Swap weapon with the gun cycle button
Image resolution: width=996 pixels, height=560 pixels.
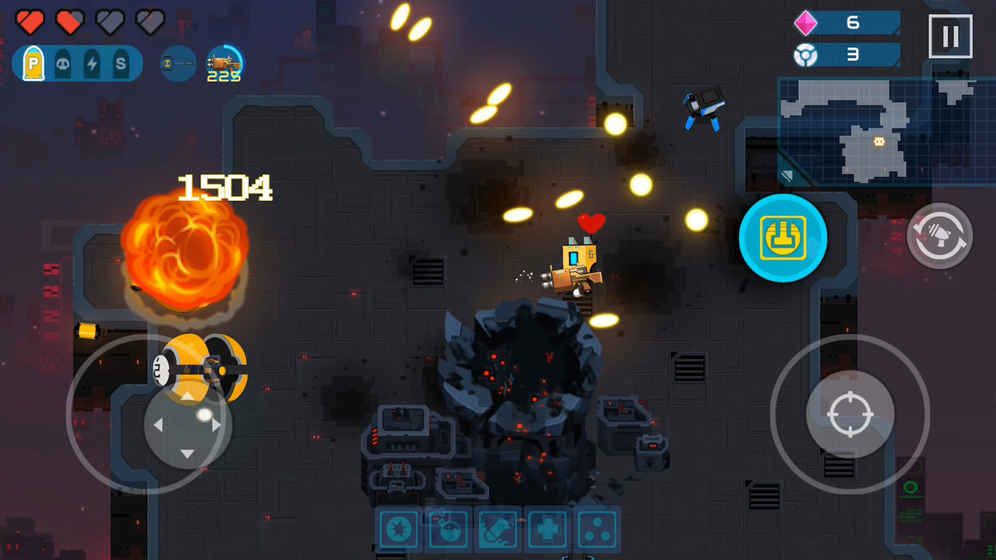click(940, 236)
